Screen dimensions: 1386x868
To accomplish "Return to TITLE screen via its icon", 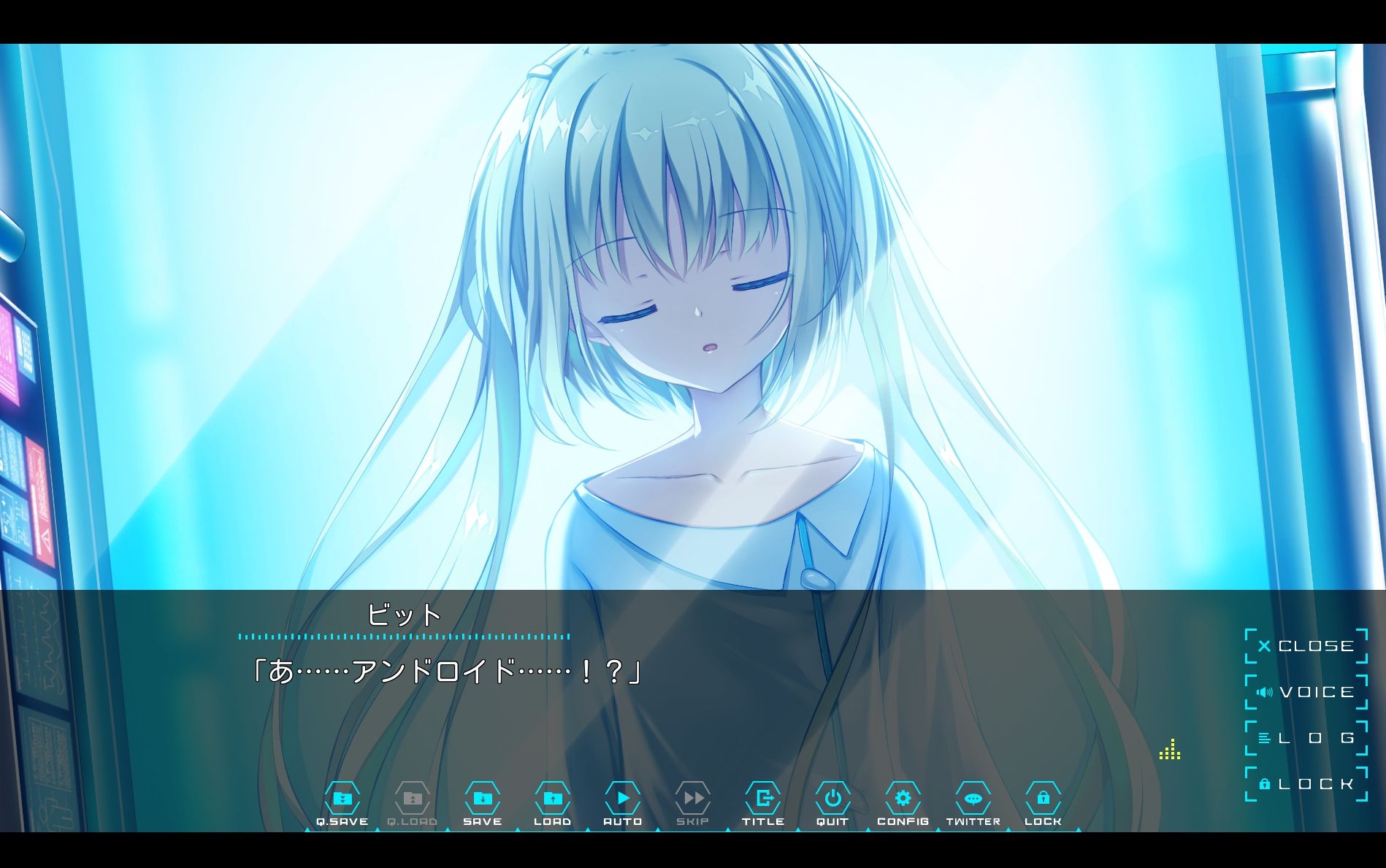I will 763,801.
